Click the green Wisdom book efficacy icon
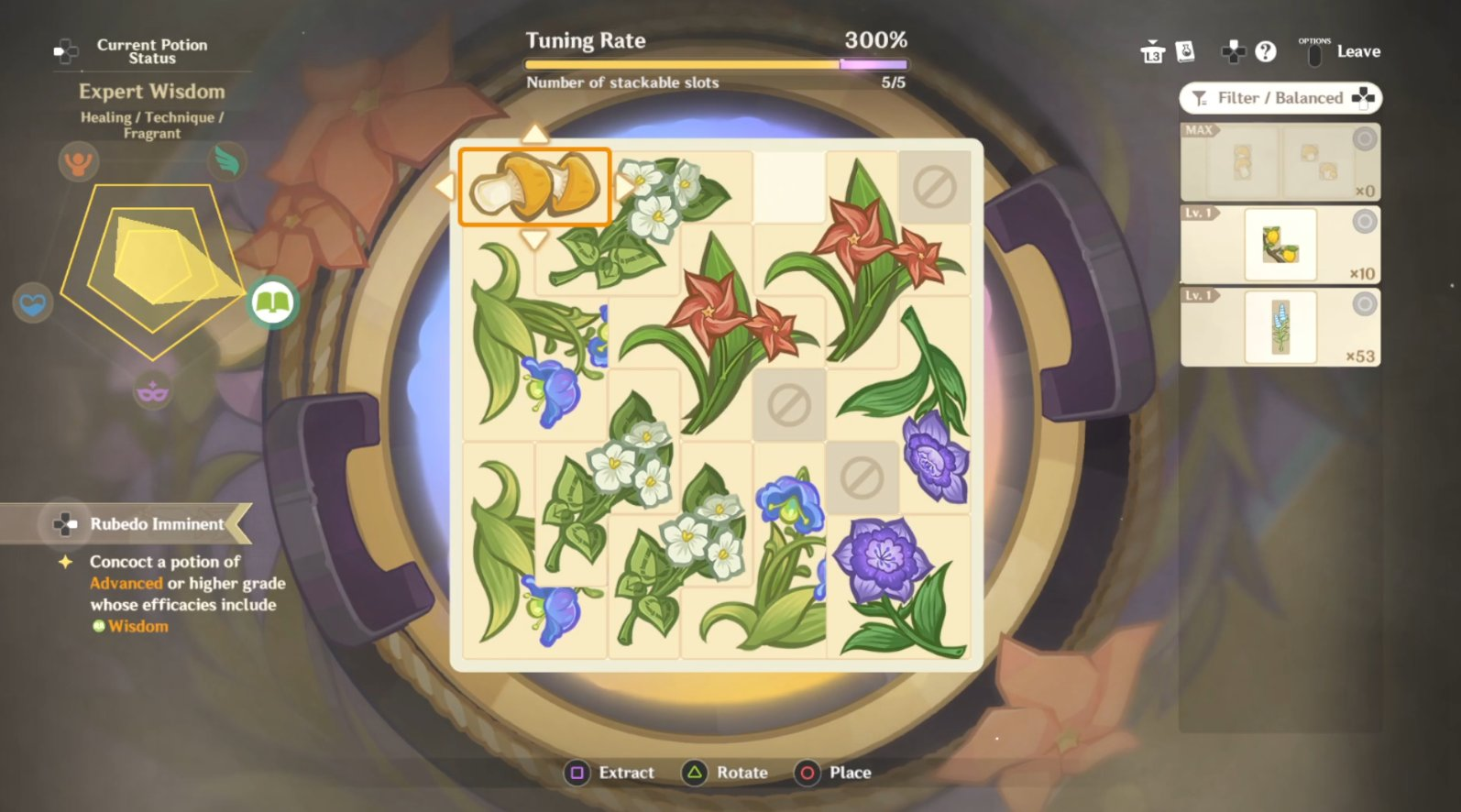This screenshot has width=1461, height=812. [x=272, y=302]
